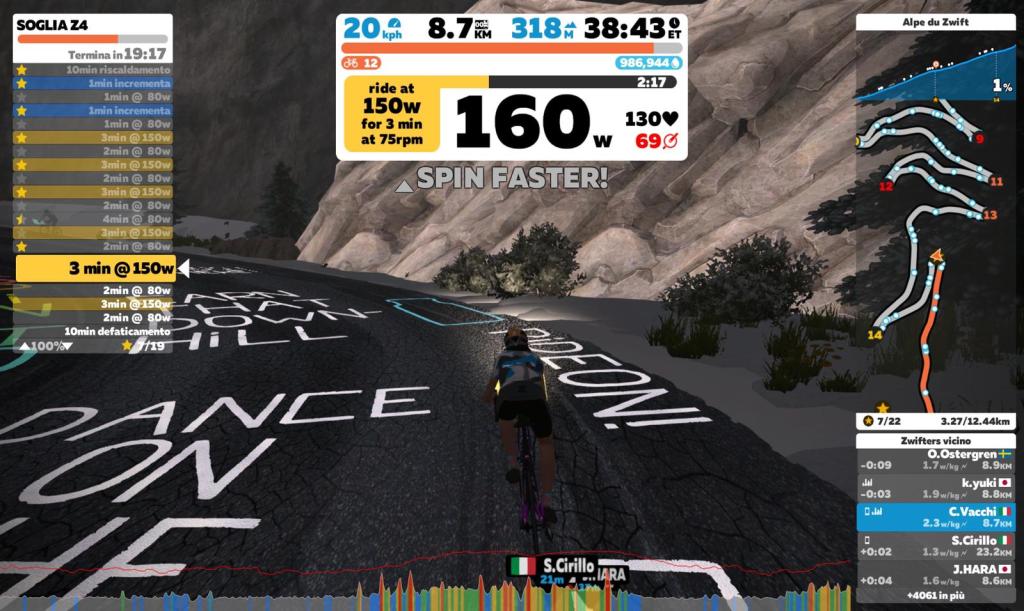Image resolution: width=1024 pixels, height=611 pixels.
Task: Click the 'Zwifters vicino' list header
Action: (935, 440)
